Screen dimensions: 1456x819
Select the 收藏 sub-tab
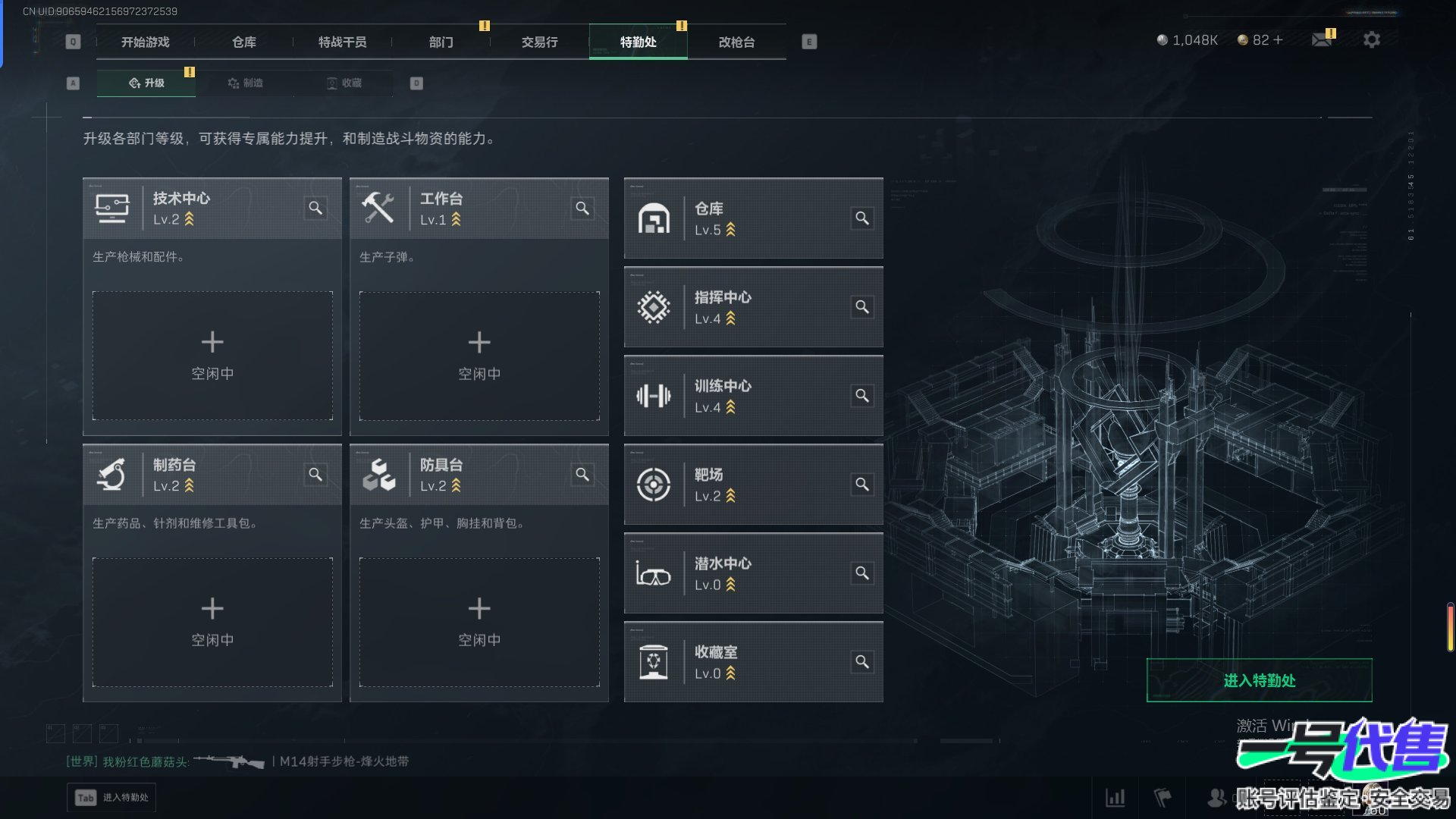coord(344,83)
